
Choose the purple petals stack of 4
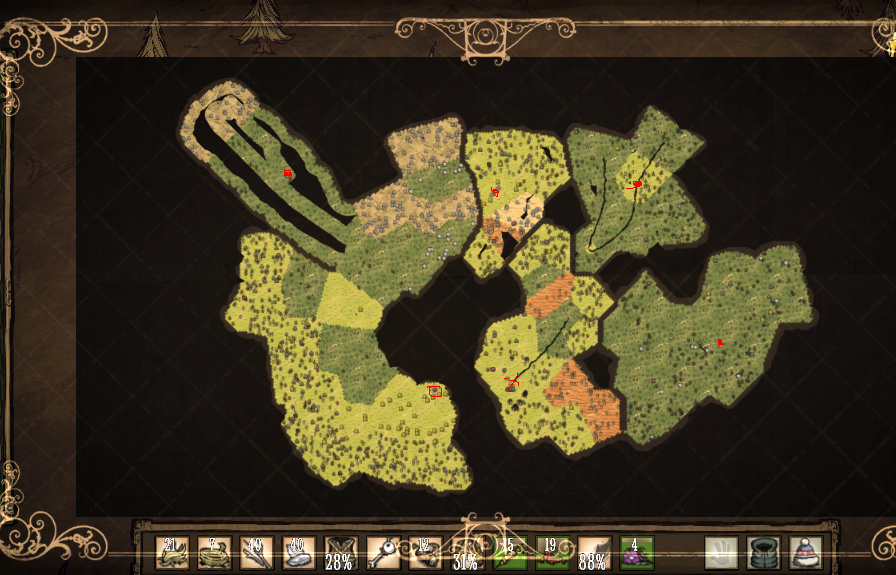(x=635, y=553)
